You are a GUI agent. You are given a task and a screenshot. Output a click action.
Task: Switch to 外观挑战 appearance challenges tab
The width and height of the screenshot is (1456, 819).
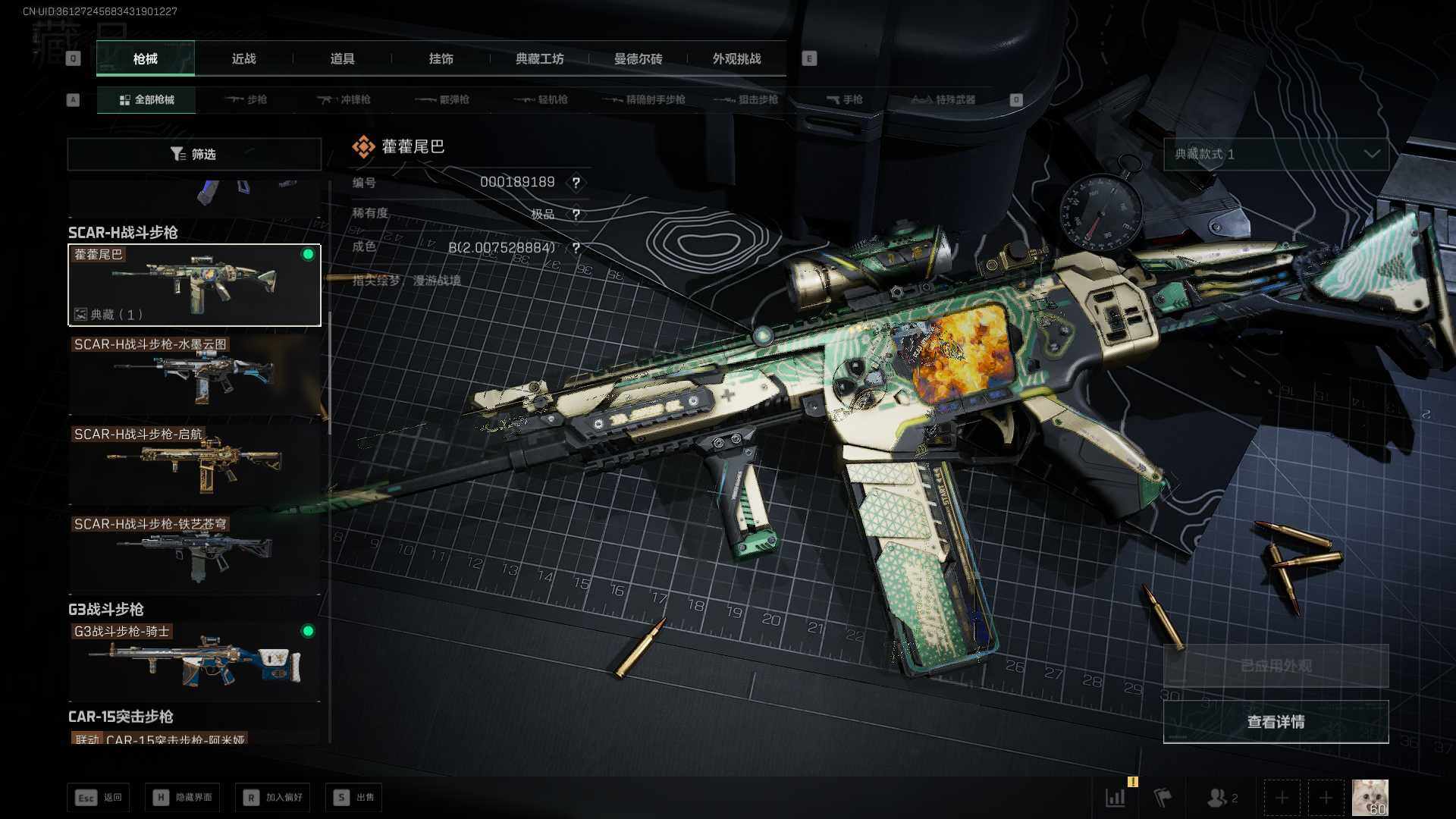(736, 59)
